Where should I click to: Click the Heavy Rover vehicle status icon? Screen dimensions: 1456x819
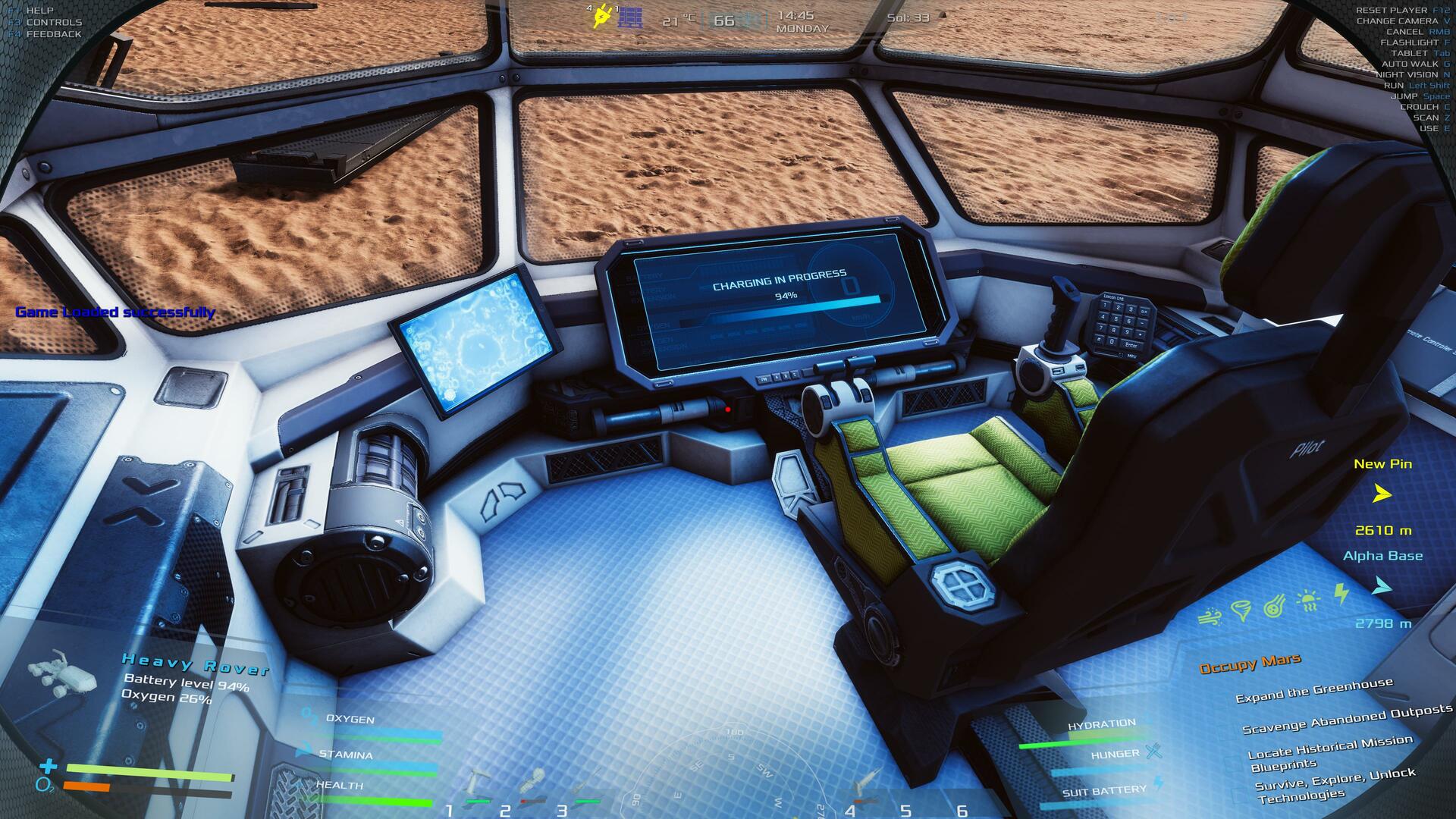62,673
